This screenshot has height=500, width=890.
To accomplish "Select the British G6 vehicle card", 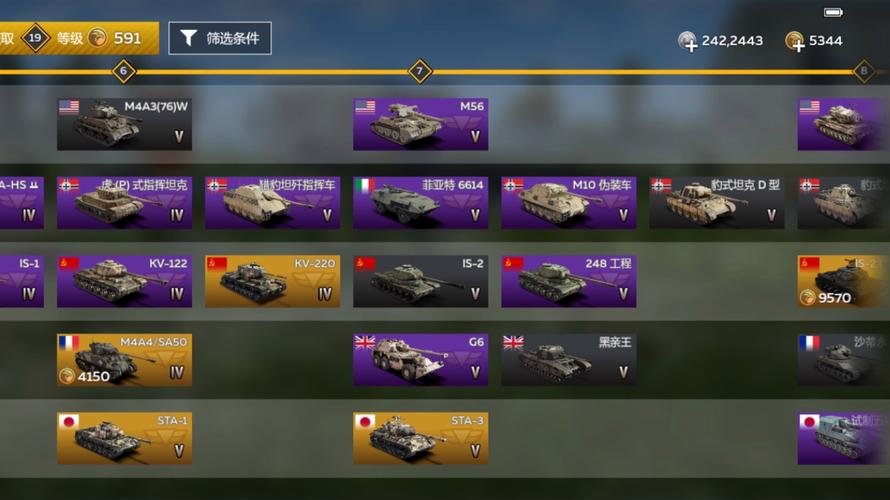I will tap(420, 360).
